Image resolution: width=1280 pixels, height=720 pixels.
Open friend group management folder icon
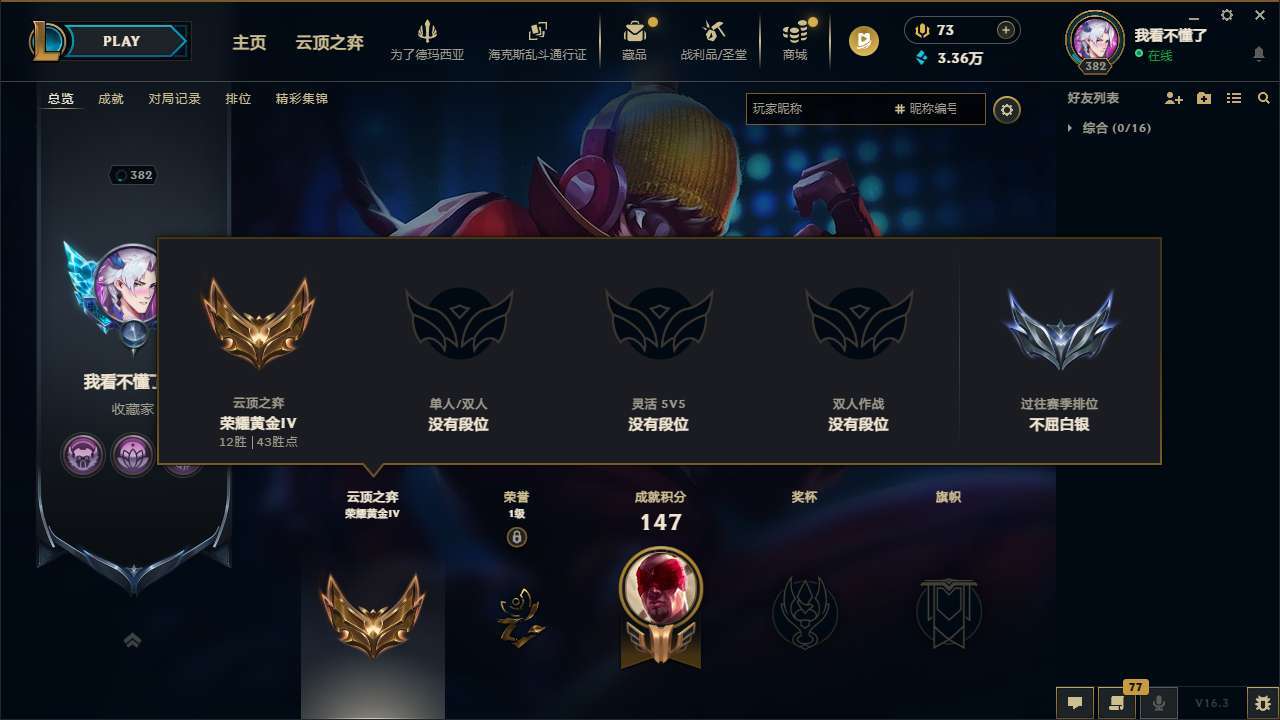point(1203,98)
